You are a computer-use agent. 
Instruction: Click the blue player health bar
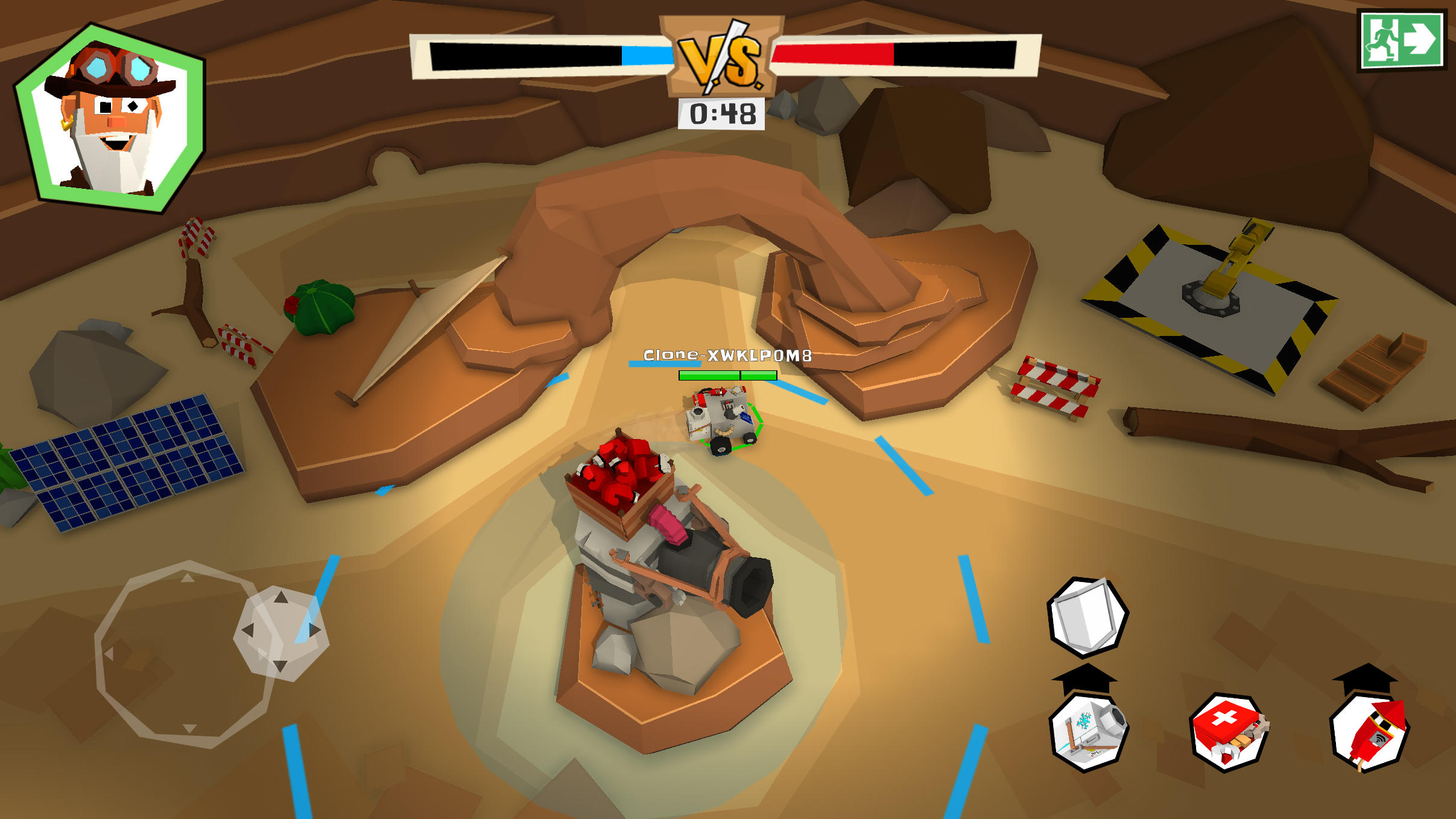tap(645, 55)
